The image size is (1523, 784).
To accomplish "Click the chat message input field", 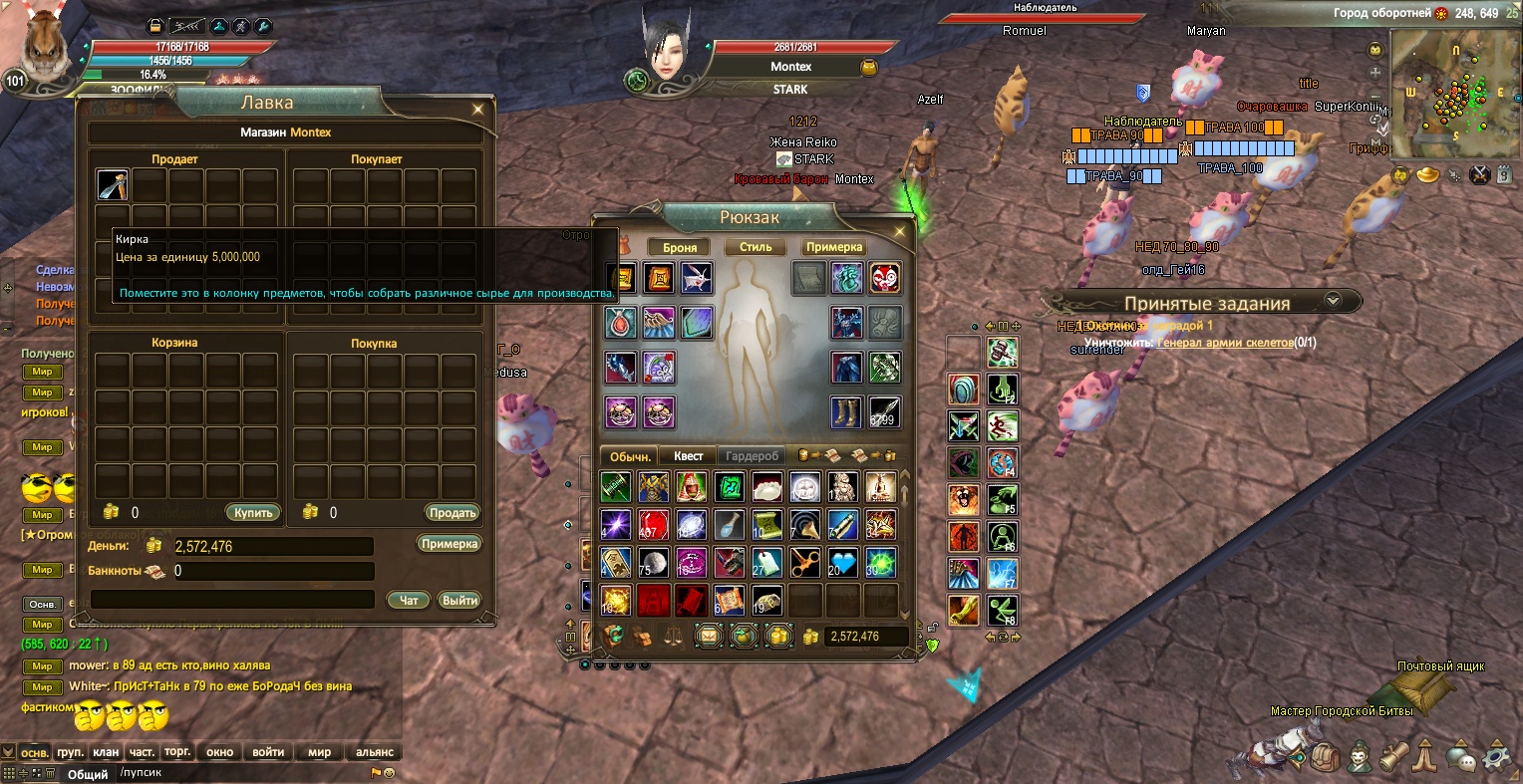I will point(239,773).
